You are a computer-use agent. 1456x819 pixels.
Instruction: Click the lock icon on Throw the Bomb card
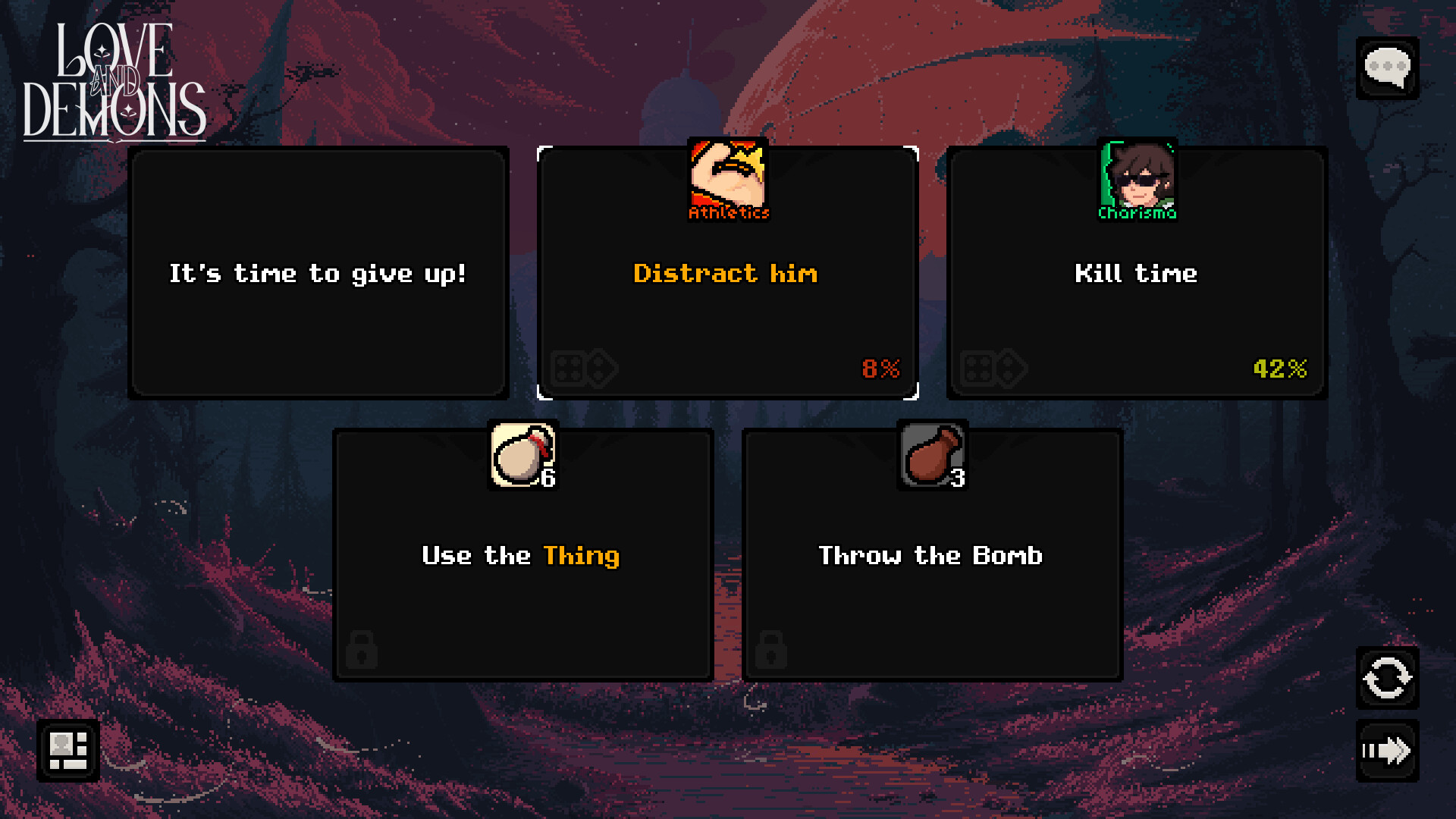[772, 650]
